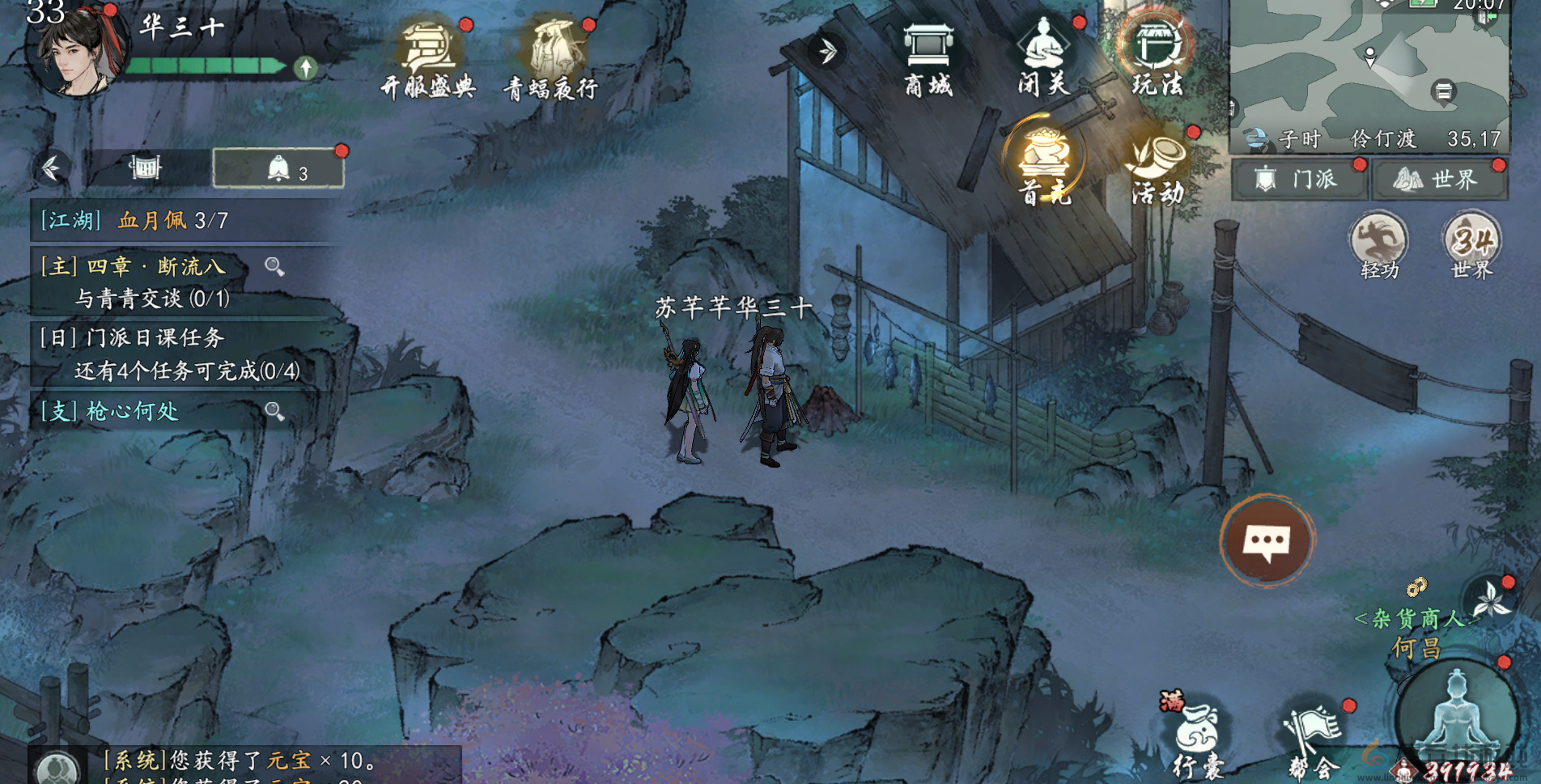Collapse the top icon row with arrow
The image size is (1541, 784).
click(x=827, y=51)
